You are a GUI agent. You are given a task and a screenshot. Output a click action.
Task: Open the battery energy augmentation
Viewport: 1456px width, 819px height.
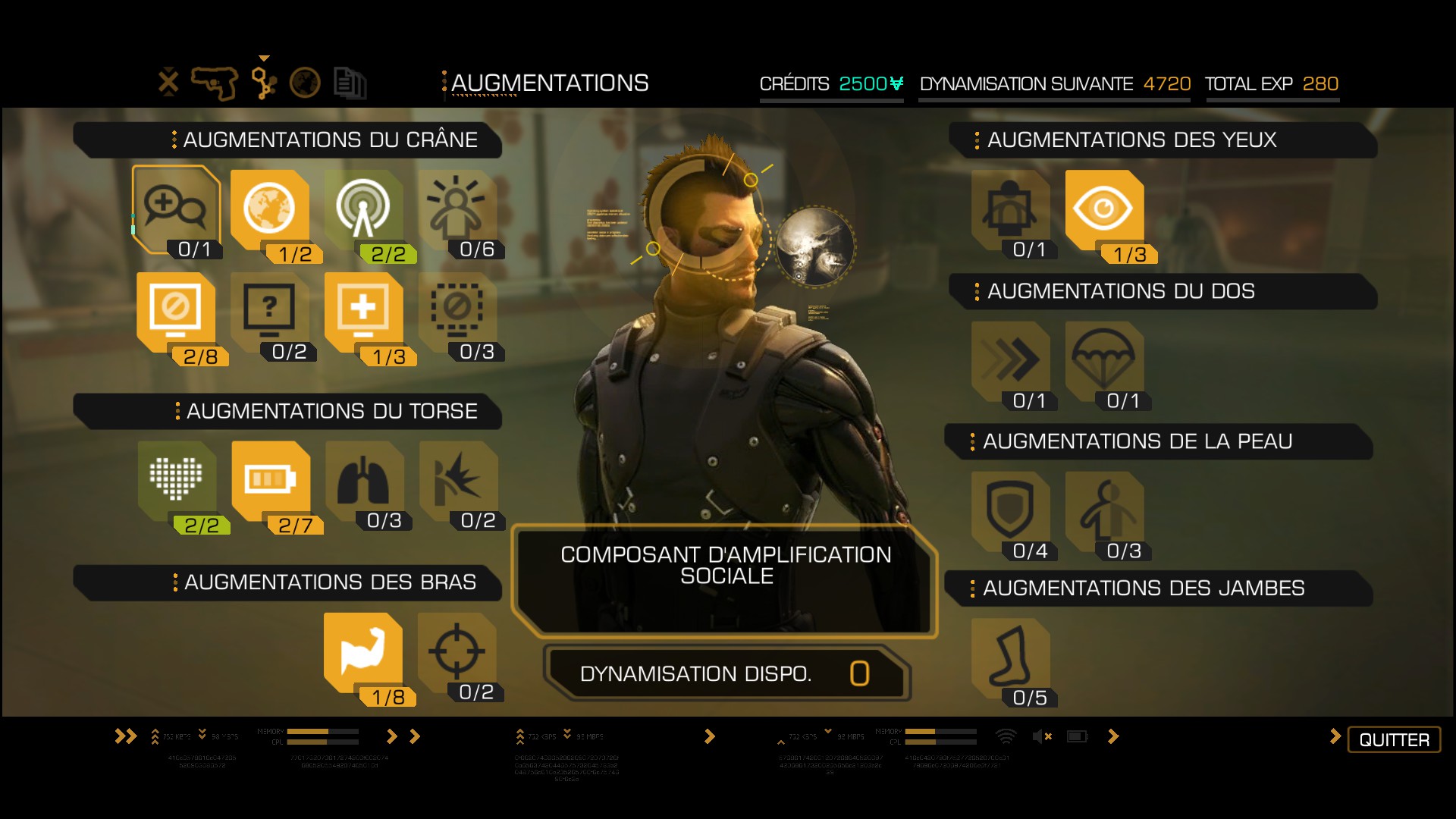coord(270,479)
